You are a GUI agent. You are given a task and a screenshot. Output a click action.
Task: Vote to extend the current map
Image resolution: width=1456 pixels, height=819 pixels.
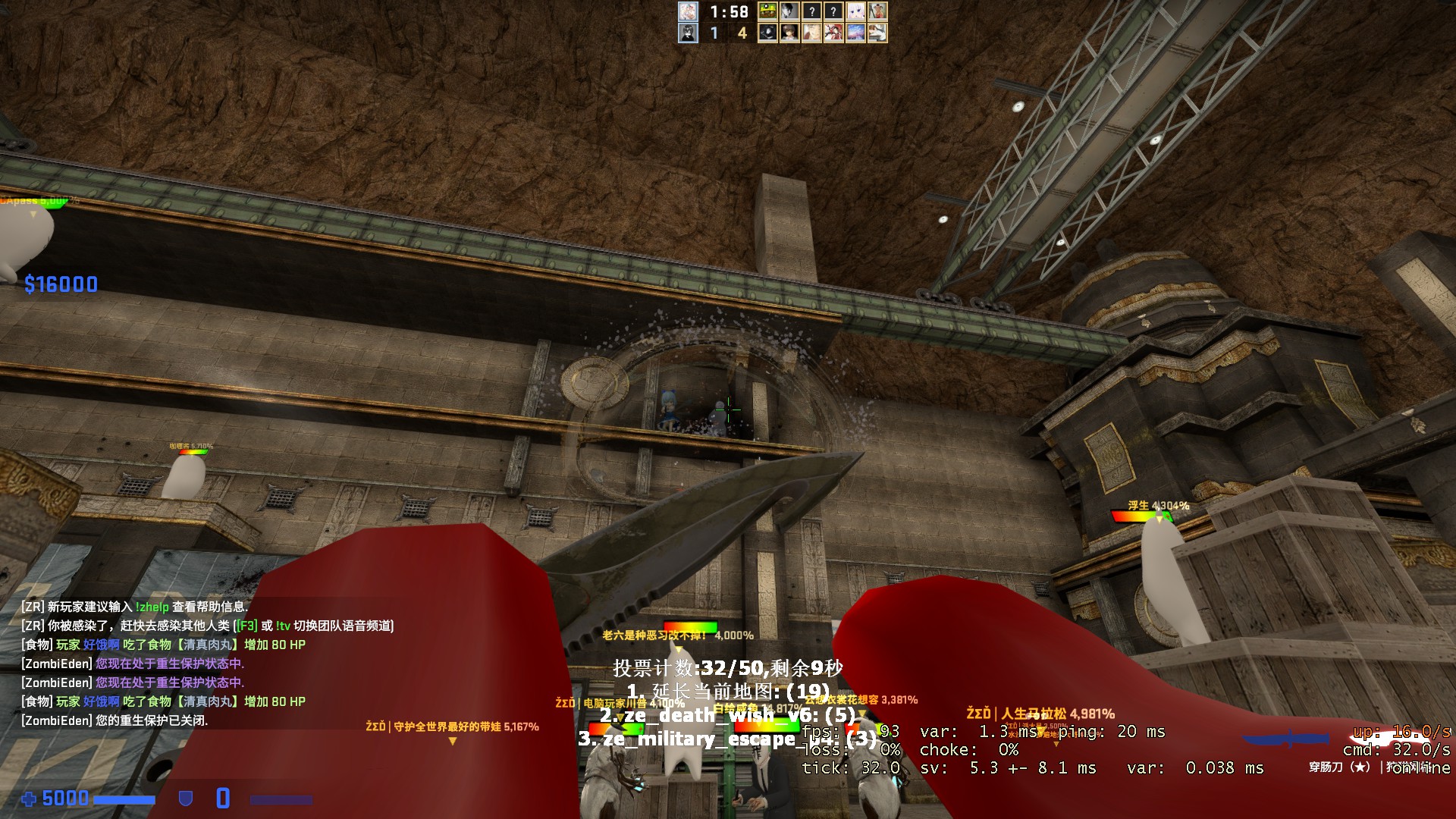coord(728,692)
